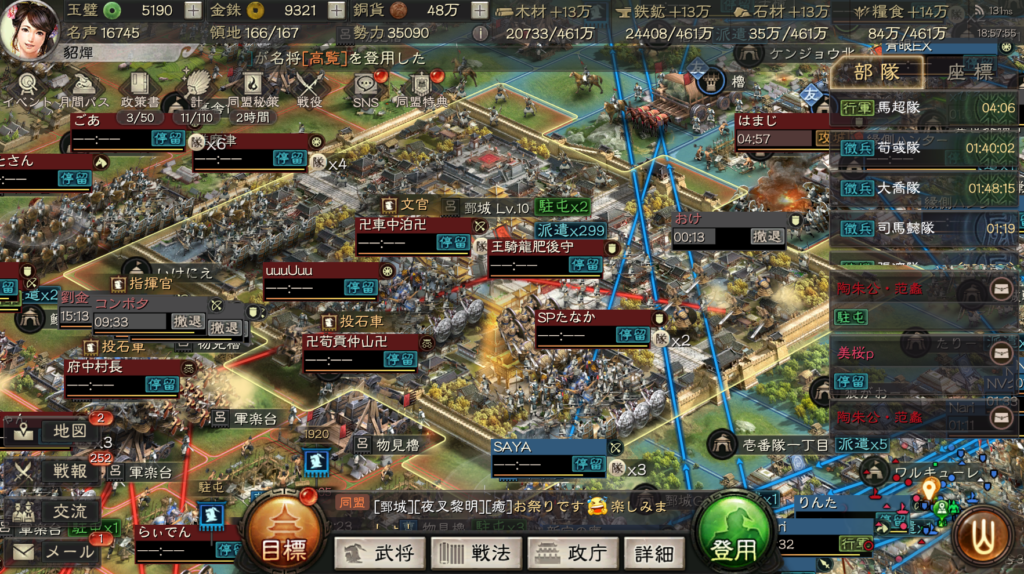This screenshot has height=574, width=1024.
Task: Tap the green 登用 recruit button
Action: 735,530
